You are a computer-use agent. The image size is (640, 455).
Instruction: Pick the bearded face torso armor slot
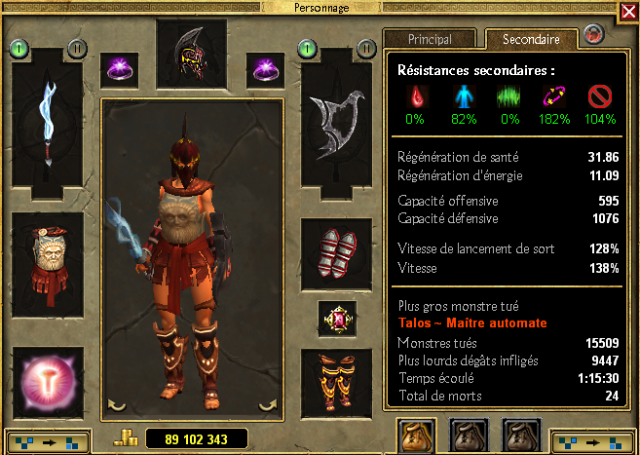click(47, 256)
